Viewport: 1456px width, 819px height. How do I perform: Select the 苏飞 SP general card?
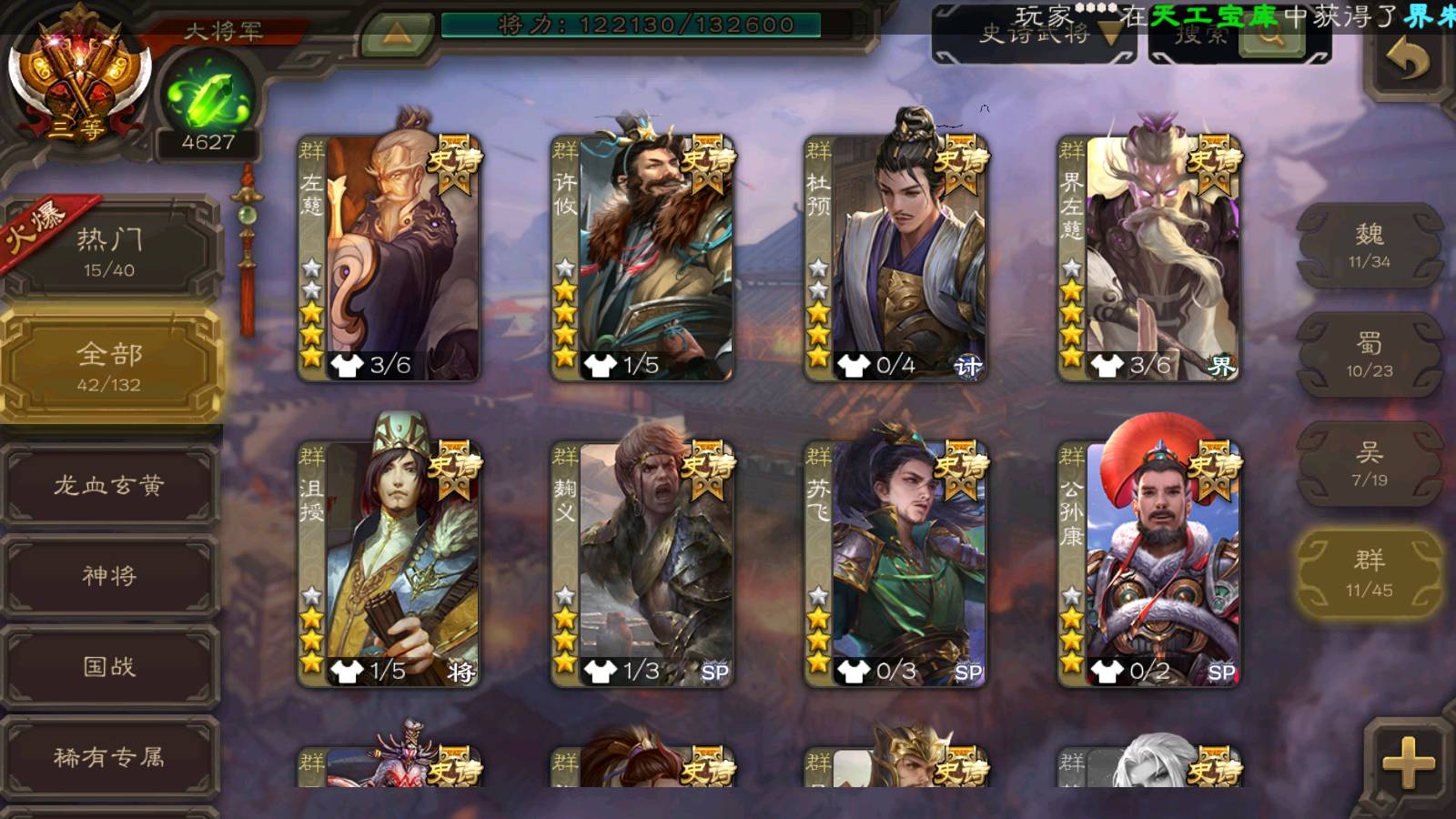[895, 564]
